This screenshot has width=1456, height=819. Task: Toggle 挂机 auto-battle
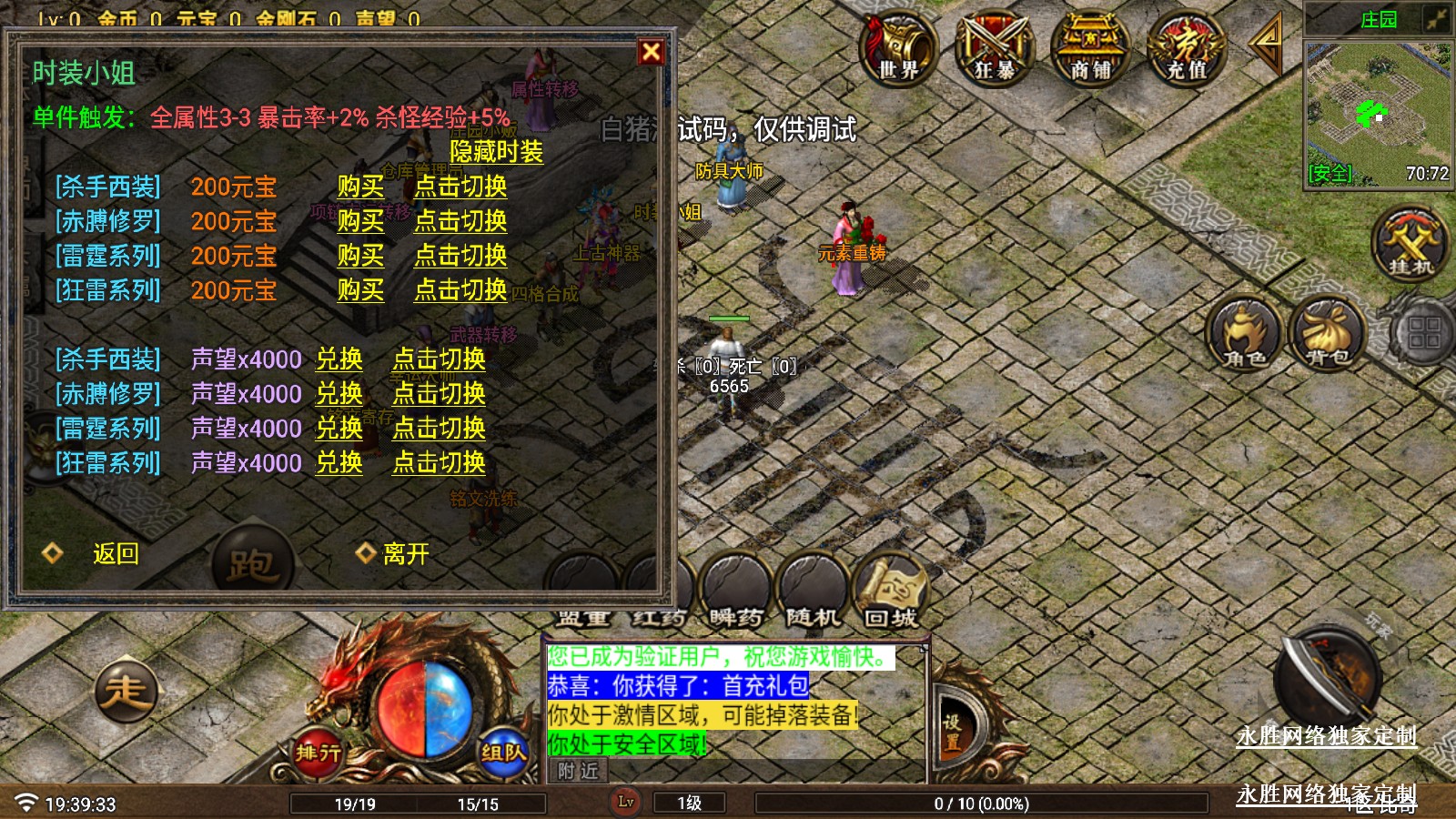pos(1410,244)
